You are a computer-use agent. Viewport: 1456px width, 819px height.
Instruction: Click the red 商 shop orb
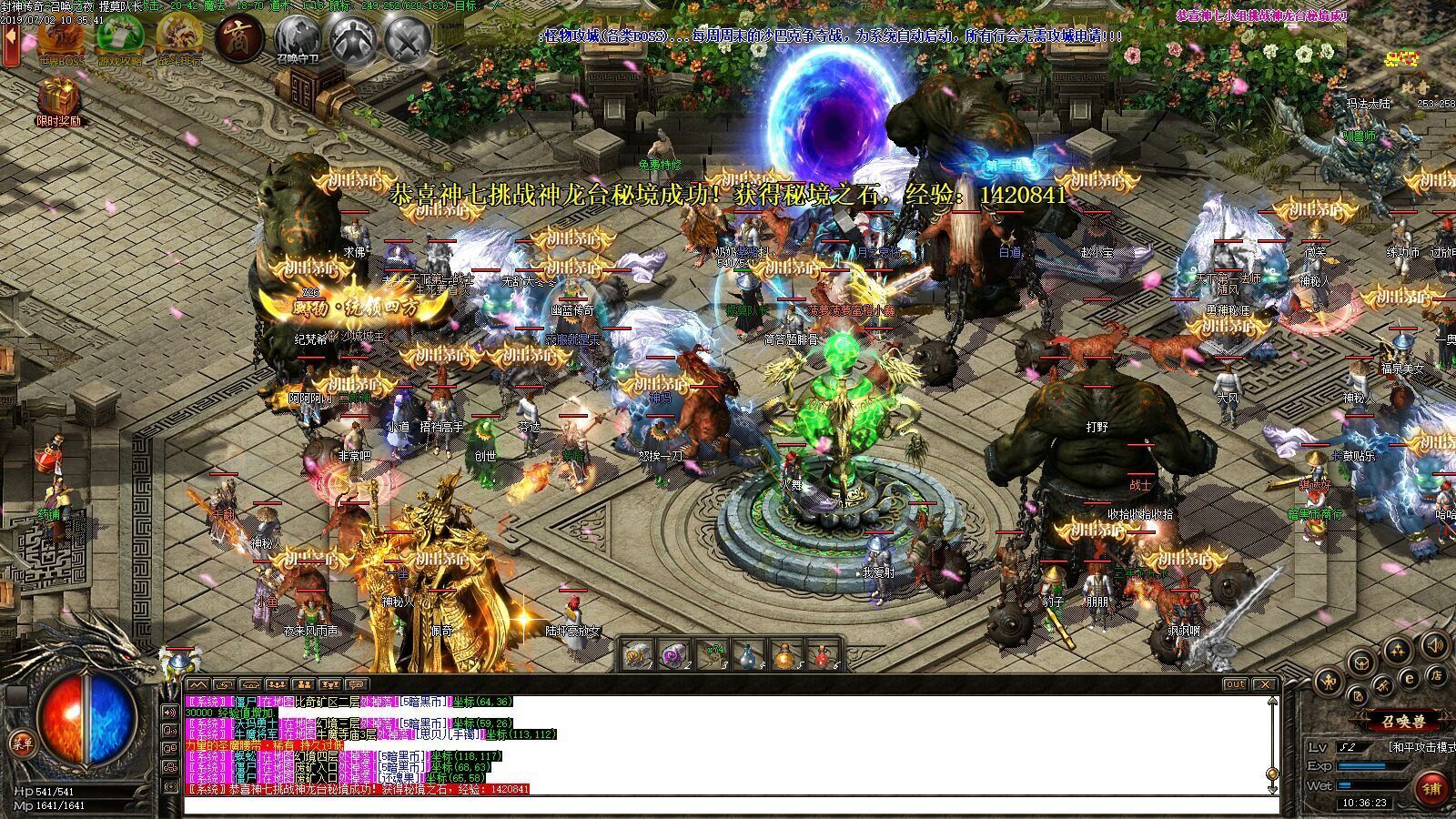(239, 37)
